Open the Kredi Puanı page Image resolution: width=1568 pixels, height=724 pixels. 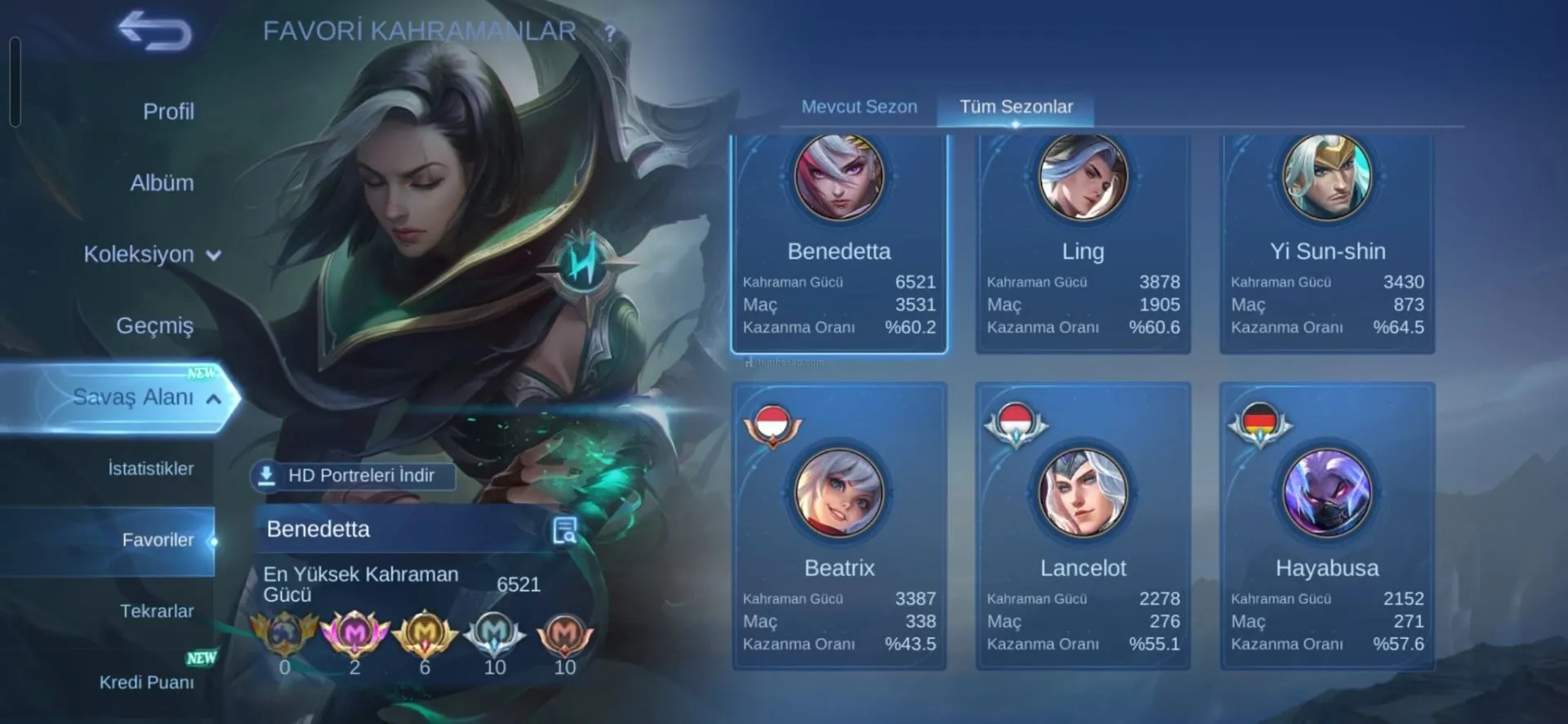147,682
